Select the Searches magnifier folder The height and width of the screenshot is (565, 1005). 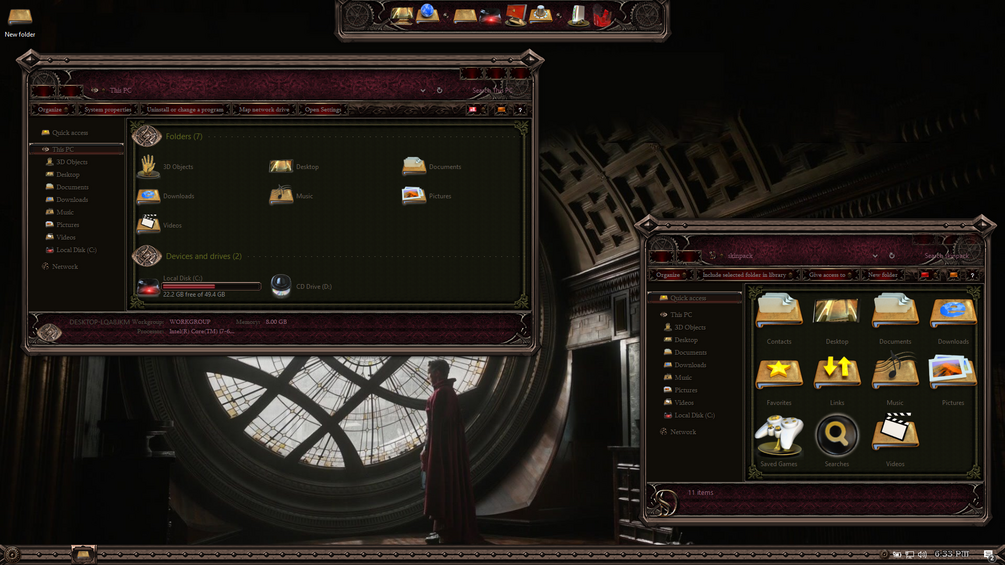(837, 437)
